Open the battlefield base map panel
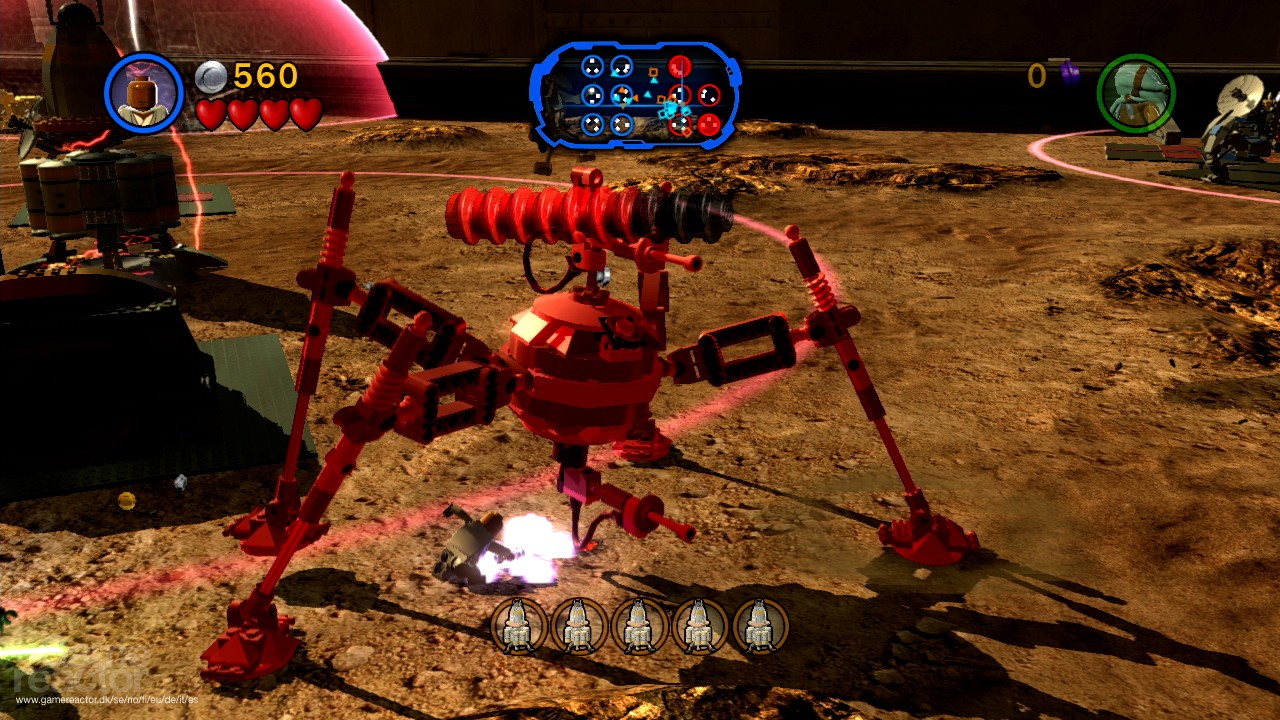1280x720 pixels. (x=636, y=95)
